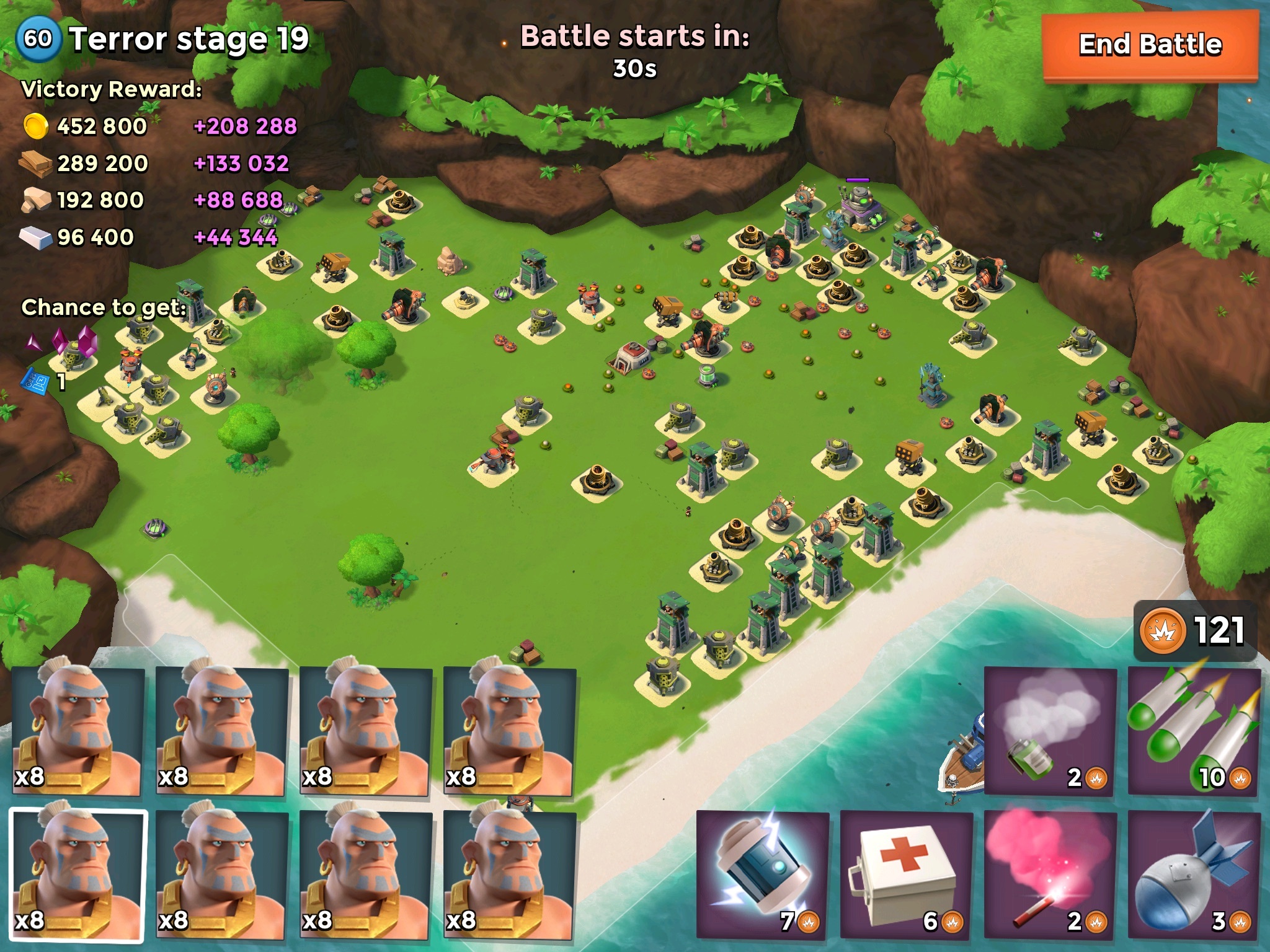Click the End Battle button
The image size is (1270, 952).
pos(1150,46)
